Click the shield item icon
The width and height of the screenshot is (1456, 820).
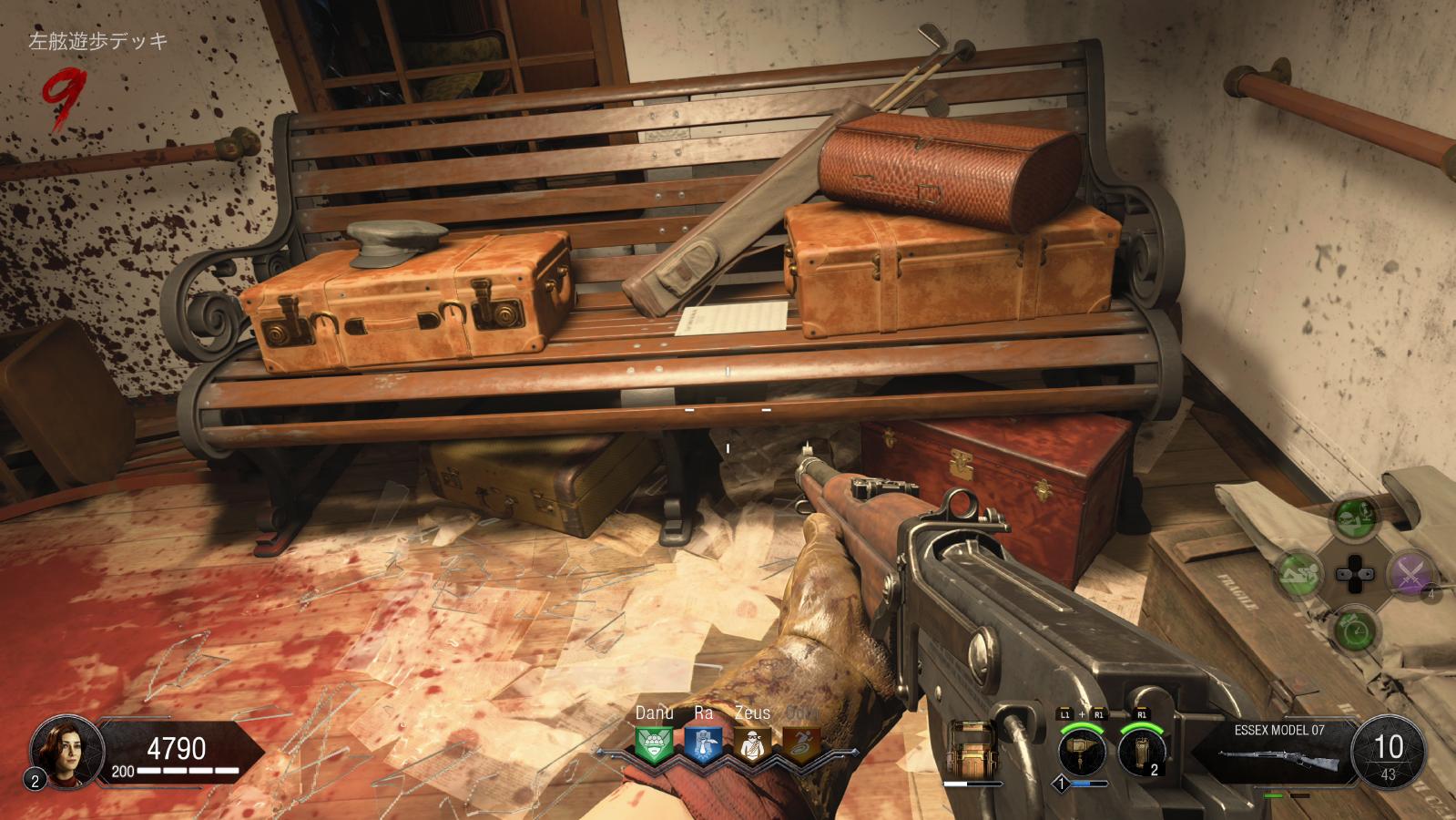click(x=971, y=750)
